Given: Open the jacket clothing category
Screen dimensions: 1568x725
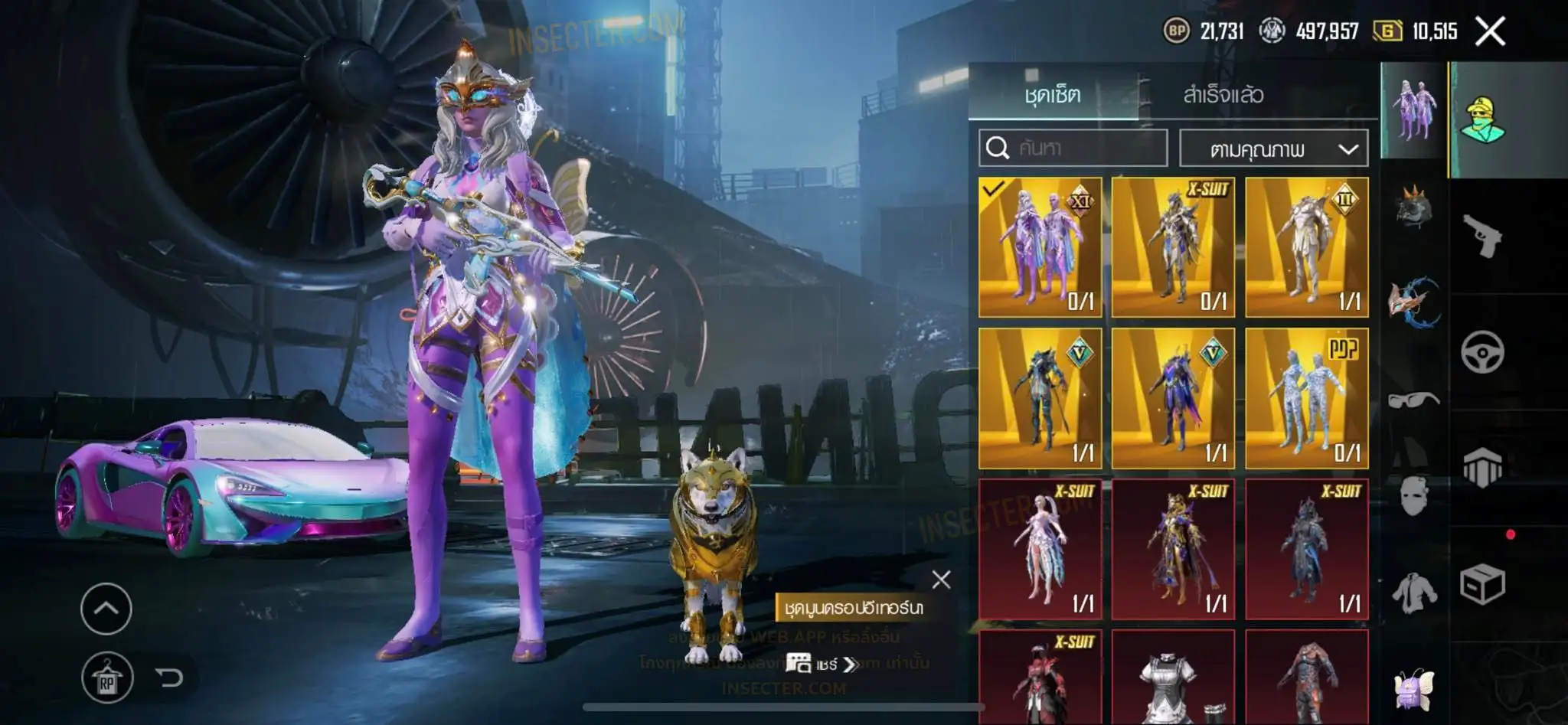Looking at the screenshot, I should pos(1413,593).
